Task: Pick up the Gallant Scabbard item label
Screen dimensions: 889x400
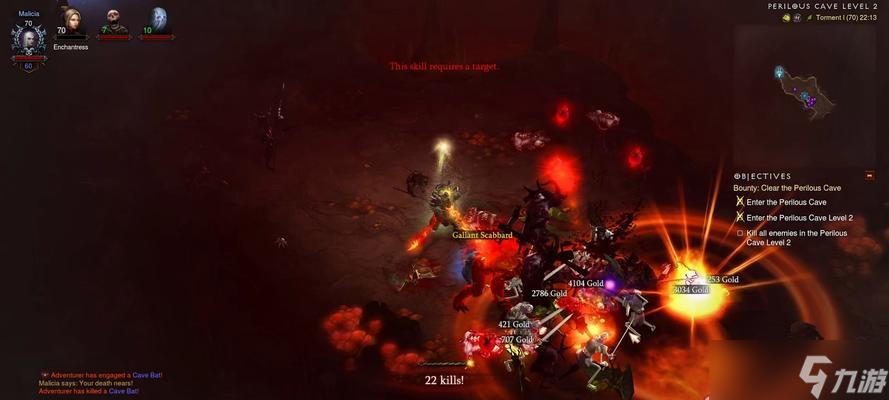Action: pyautogui.click(x=482, y=235)
